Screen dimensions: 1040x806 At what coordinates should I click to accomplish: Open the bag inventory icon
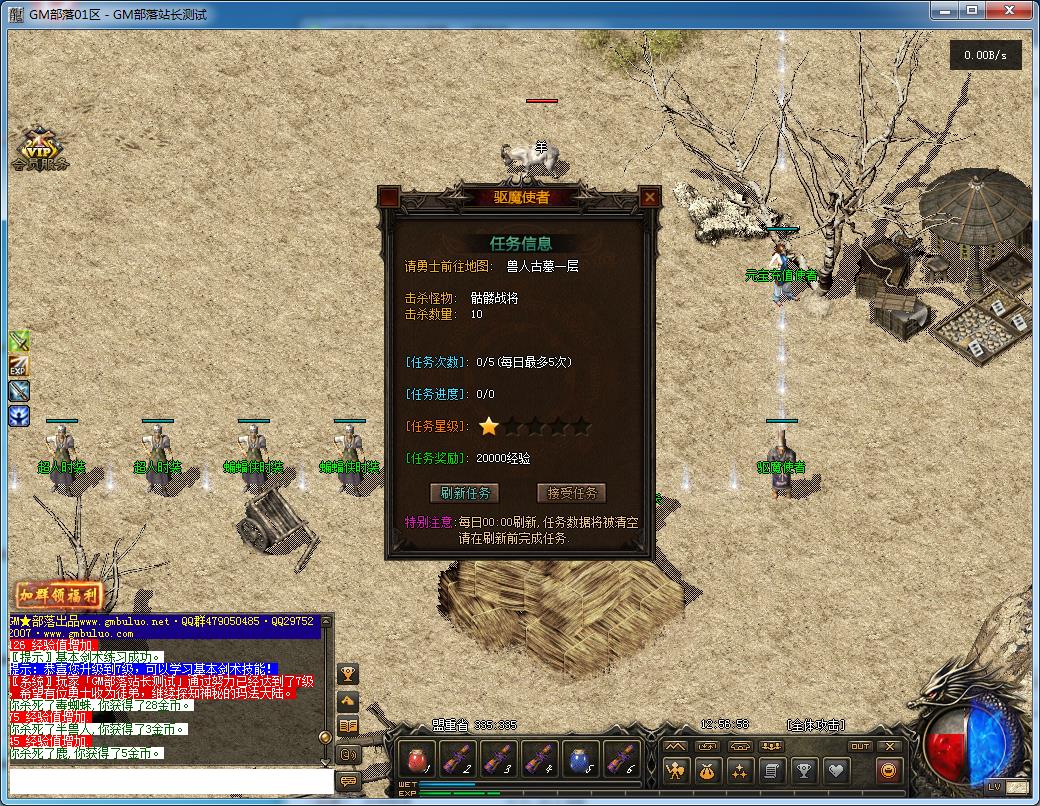(708, 770)
